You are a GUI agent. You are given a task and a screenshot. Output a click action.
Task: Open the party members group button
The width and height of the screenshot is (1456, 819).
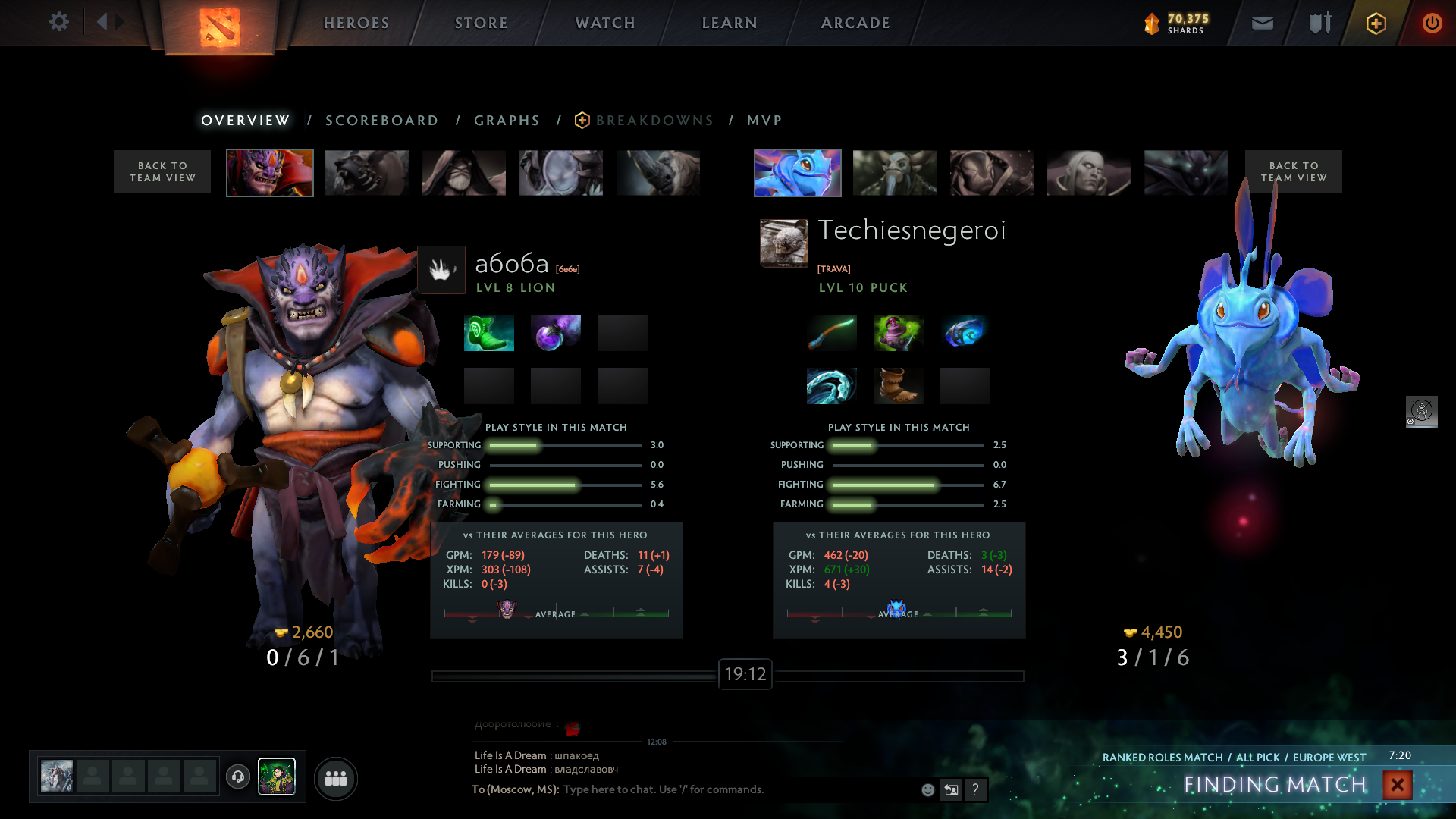pyautogui.click(x=335, y=778)
